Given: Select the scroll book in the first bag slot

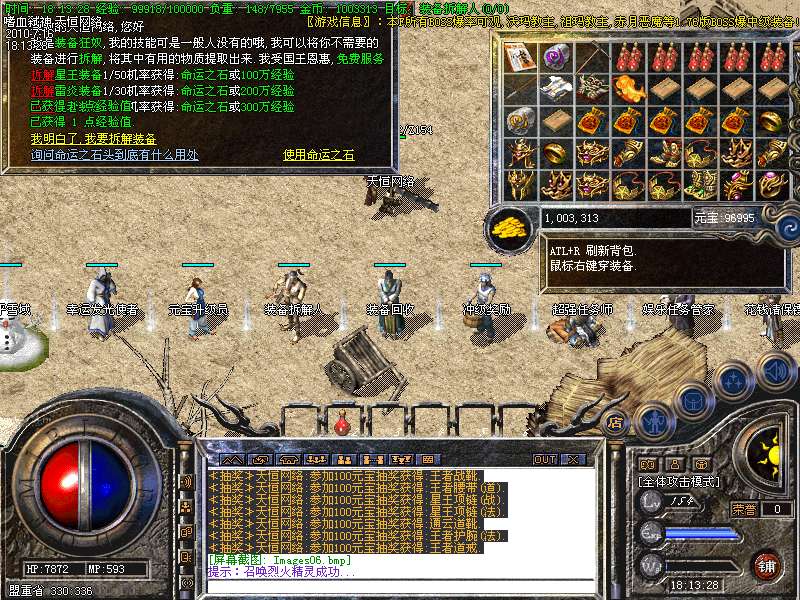Looking at the screenshot, I should pos(520,57).
